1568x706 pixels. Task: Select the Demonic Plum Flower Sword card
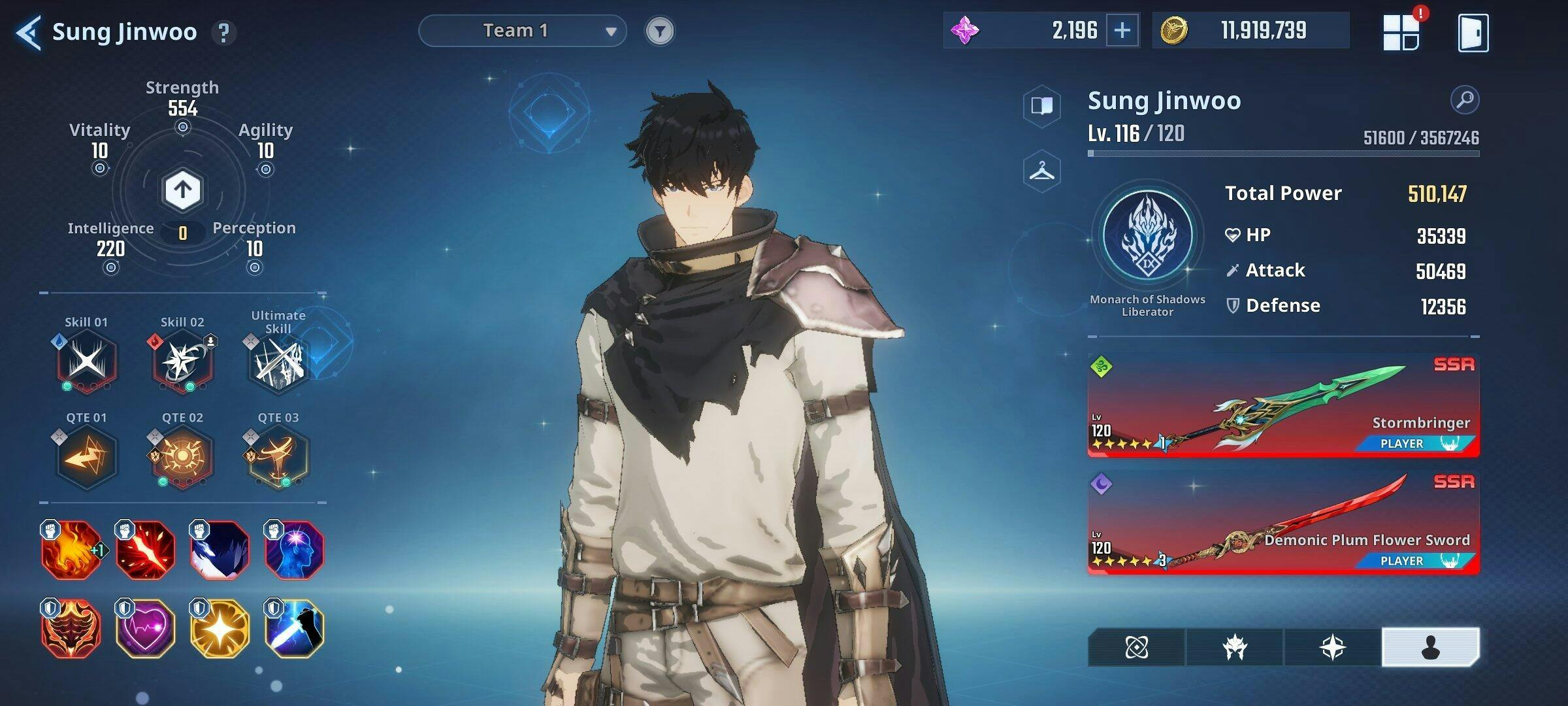point(1283,522)
